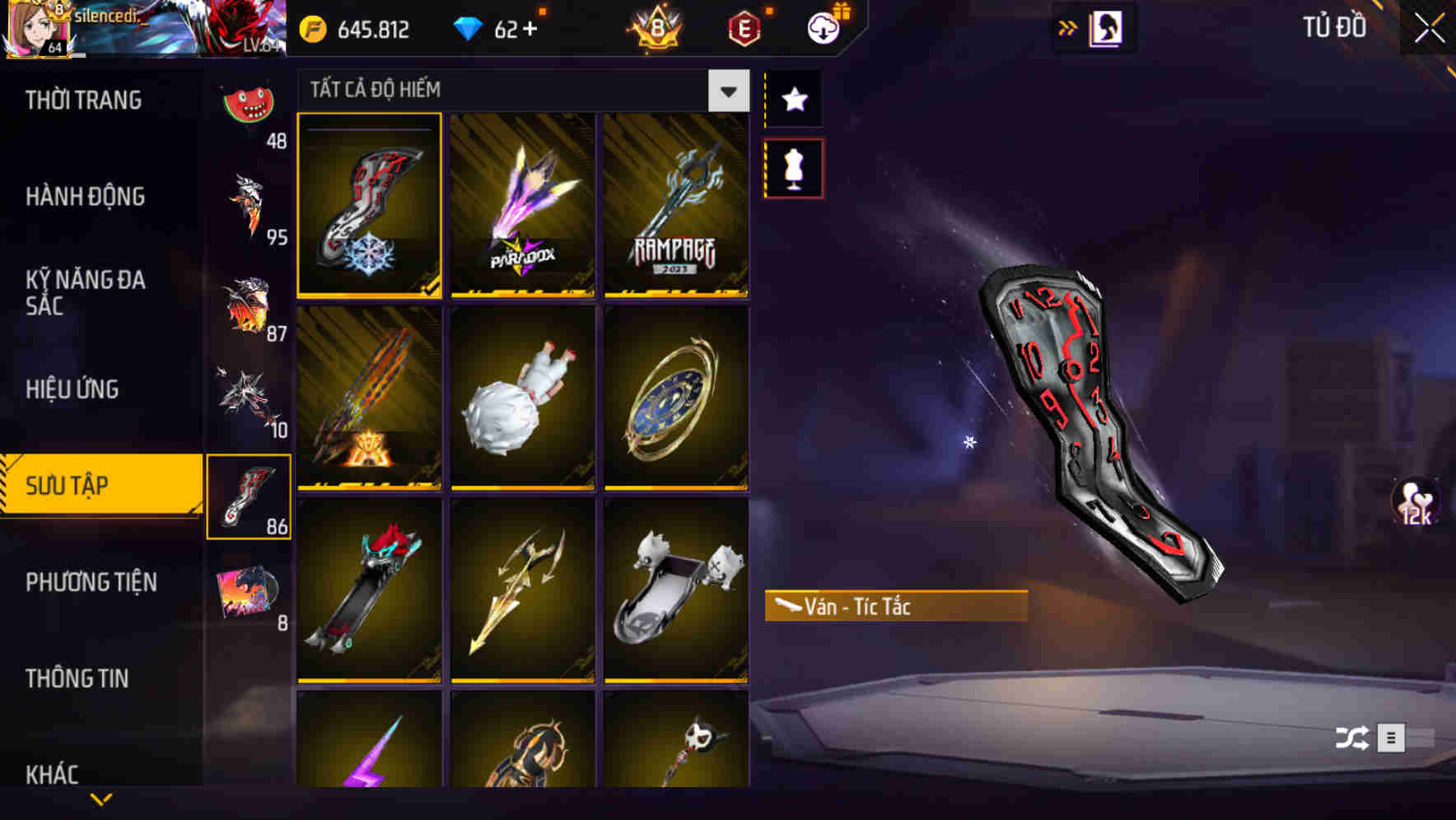
Task: Open the cloud download gift icon
Action: [825, 27]
